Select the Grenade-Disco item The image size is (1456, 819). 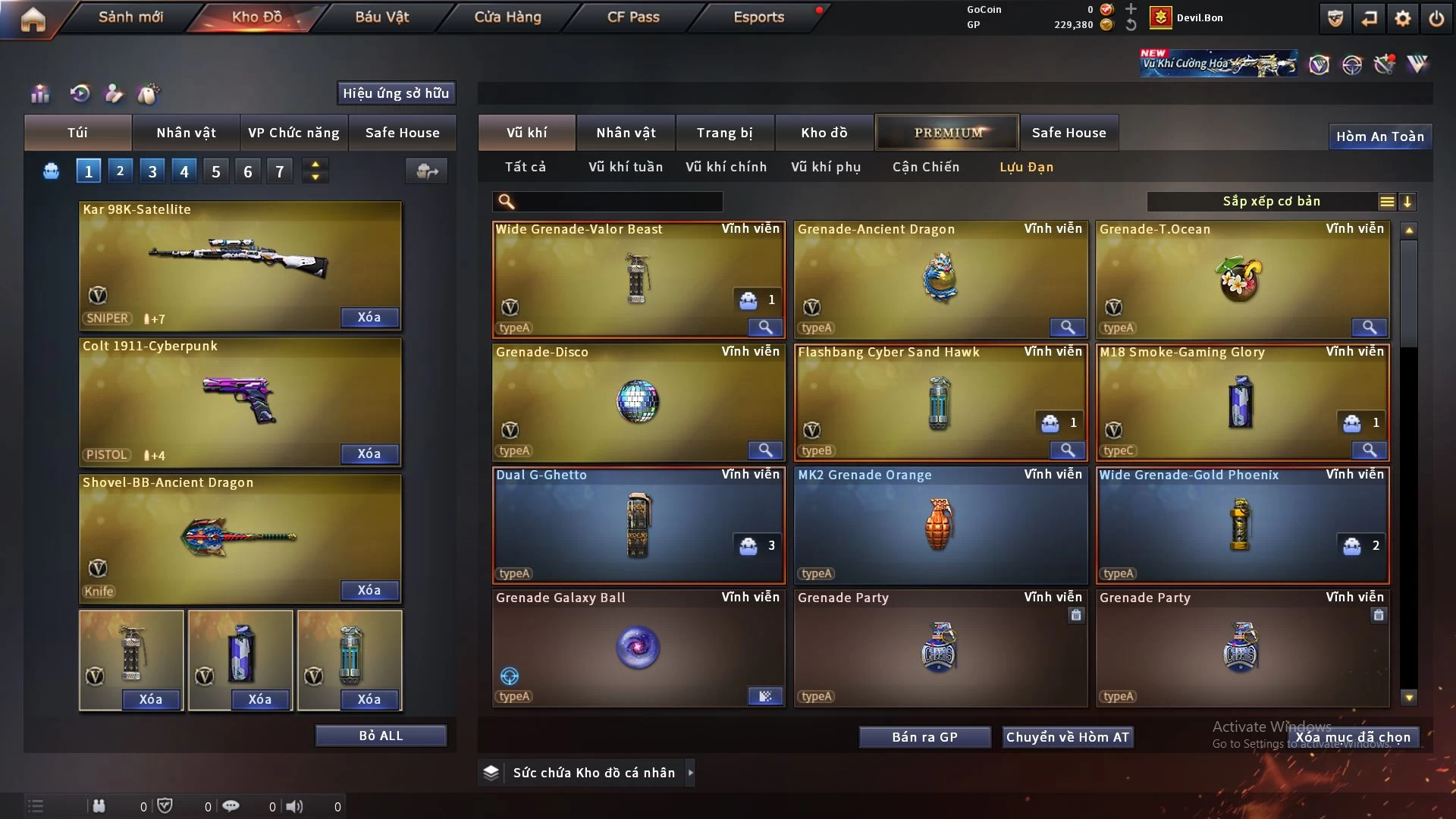click(638, 402)
